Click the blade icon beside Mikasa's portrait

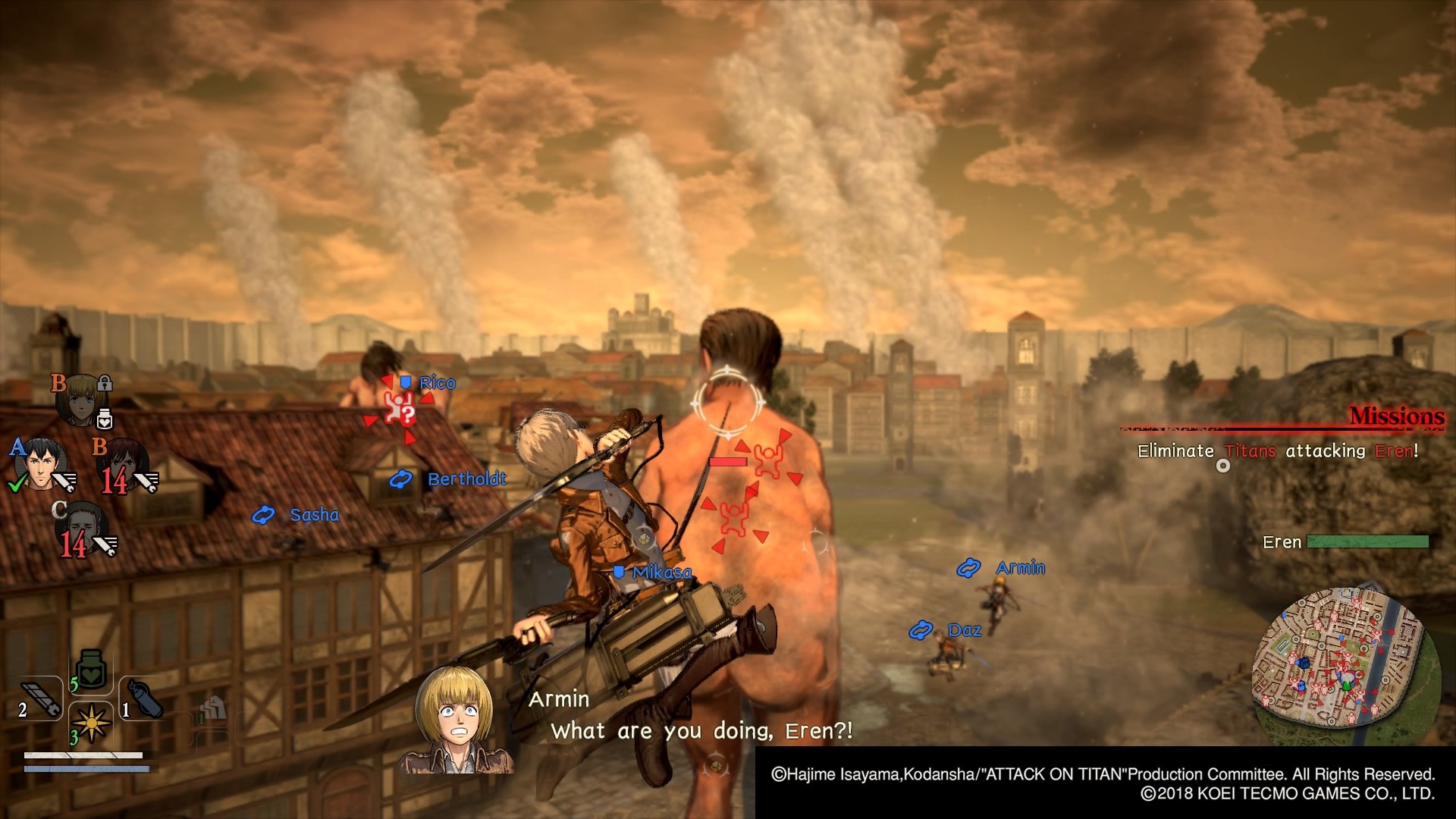pyautogui.click(x=146, y=482)
